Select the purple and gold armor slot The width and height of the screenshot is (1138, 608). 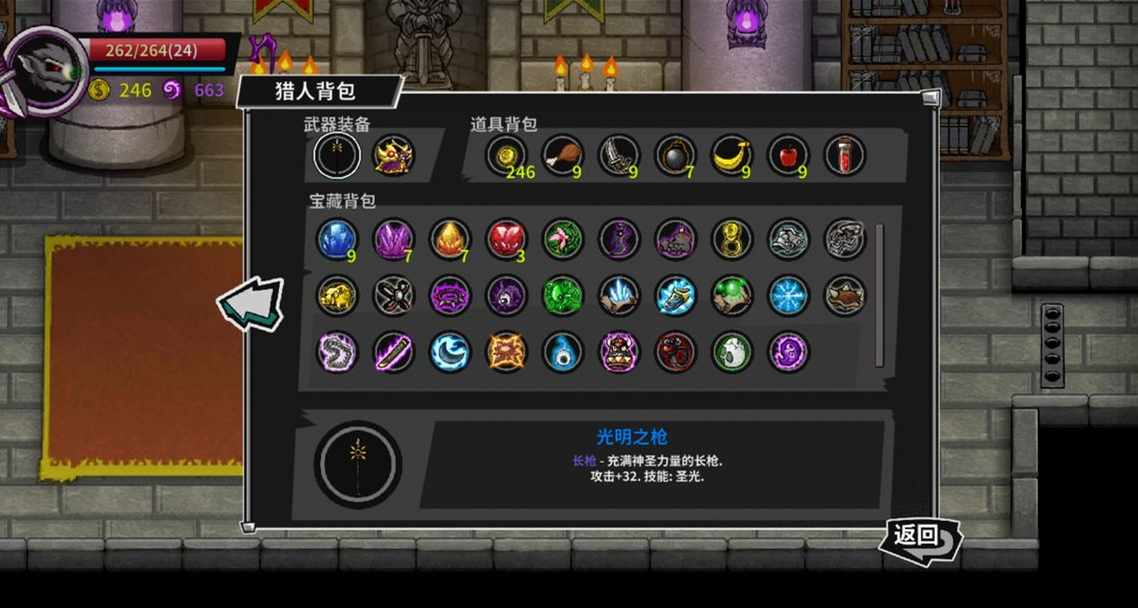pos(393,155)
